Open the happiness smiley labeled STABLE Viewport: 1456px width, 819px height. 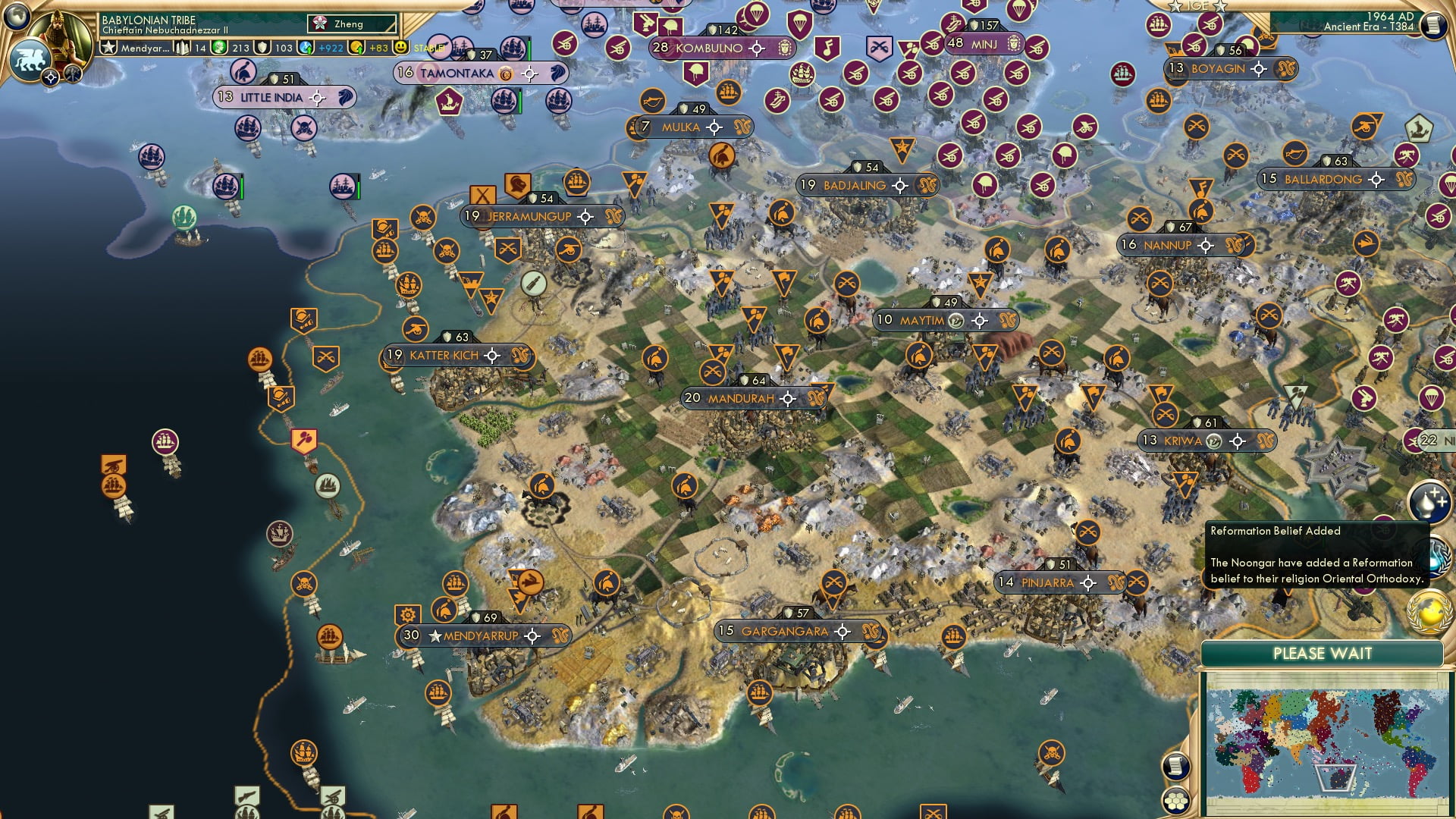coord(401,47)
